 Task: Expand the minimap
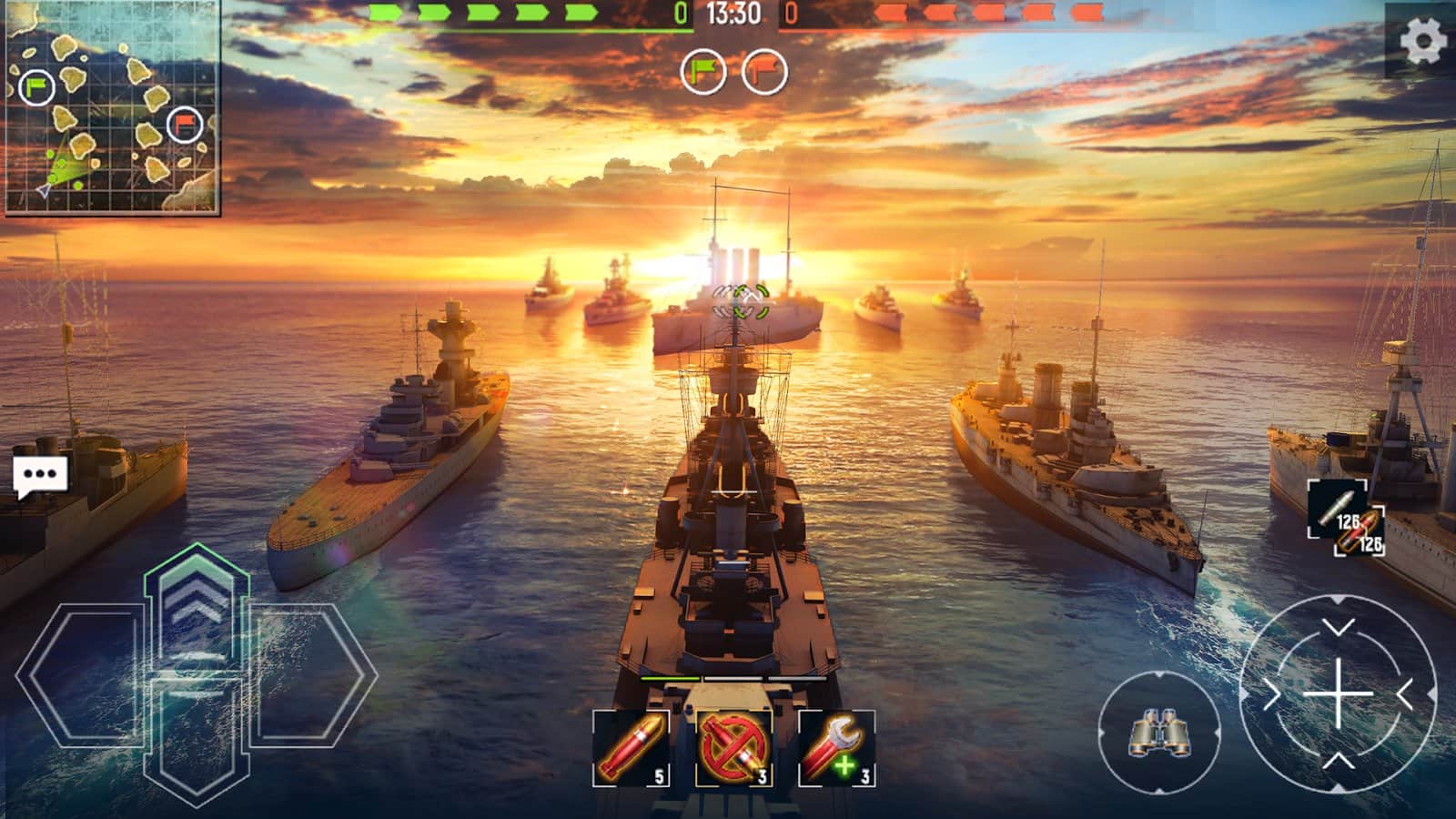click(112, 108)
